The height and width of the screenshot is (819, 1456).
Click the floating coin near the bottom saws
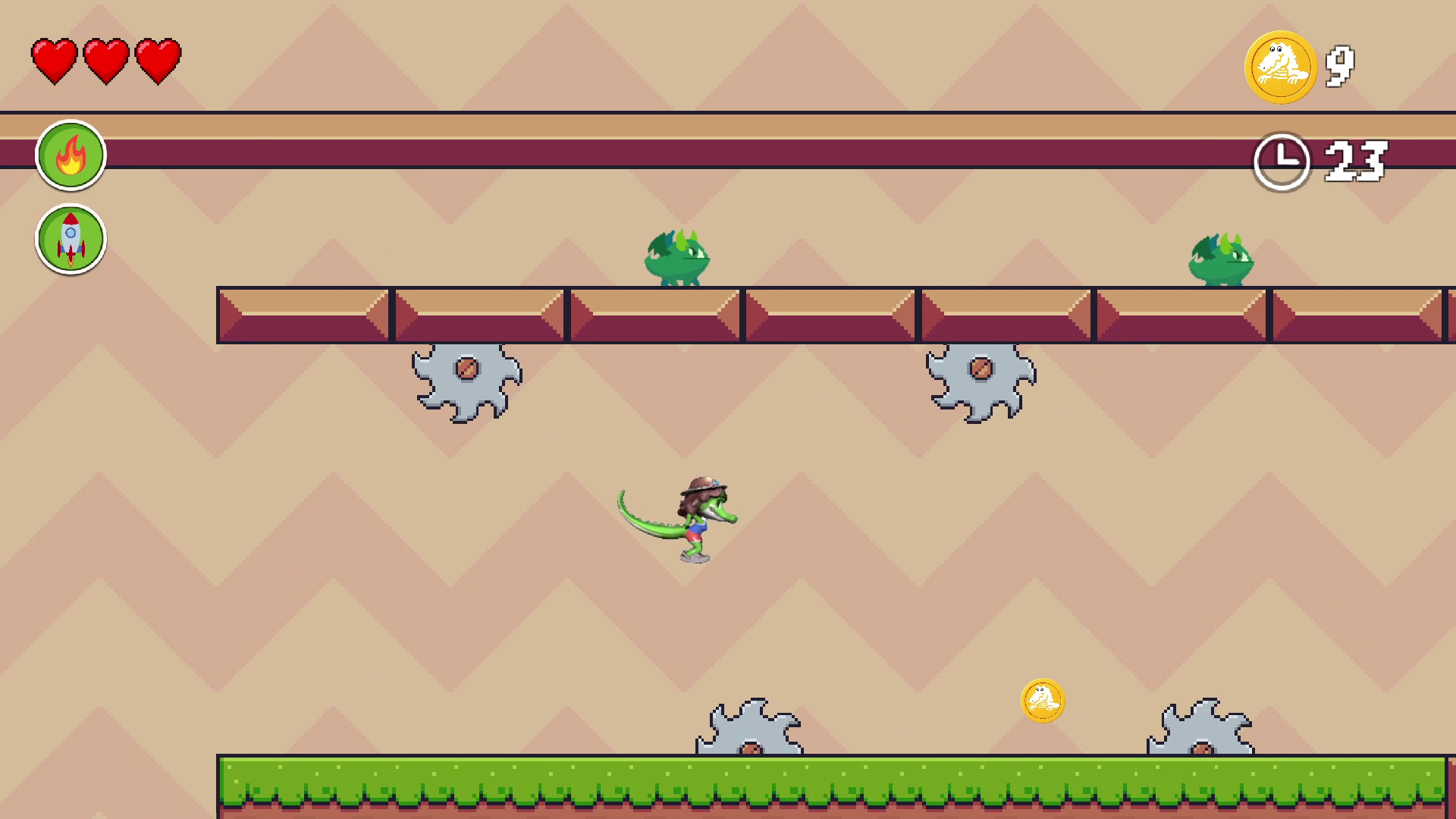1043,701
